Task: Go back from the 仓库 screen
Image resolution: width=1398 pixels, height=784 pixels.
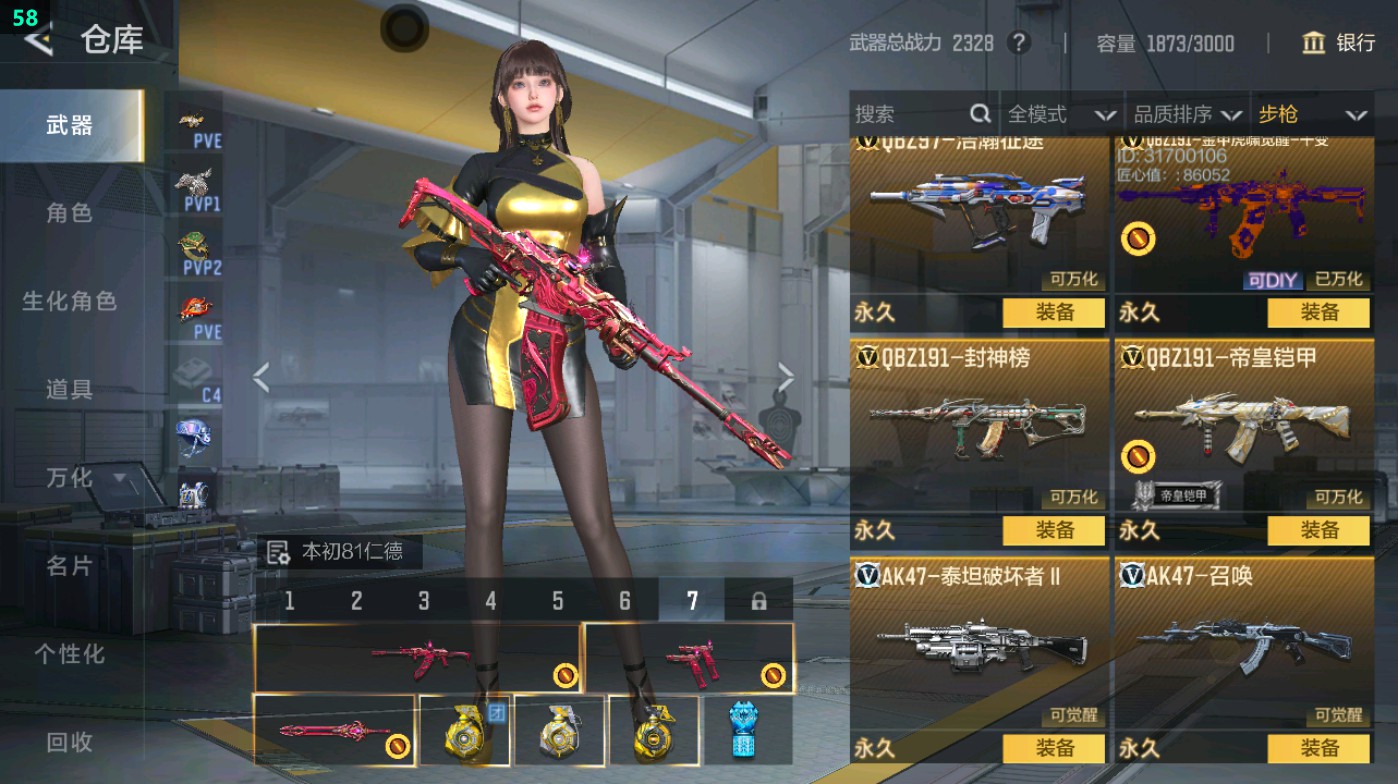Action: 38,40
